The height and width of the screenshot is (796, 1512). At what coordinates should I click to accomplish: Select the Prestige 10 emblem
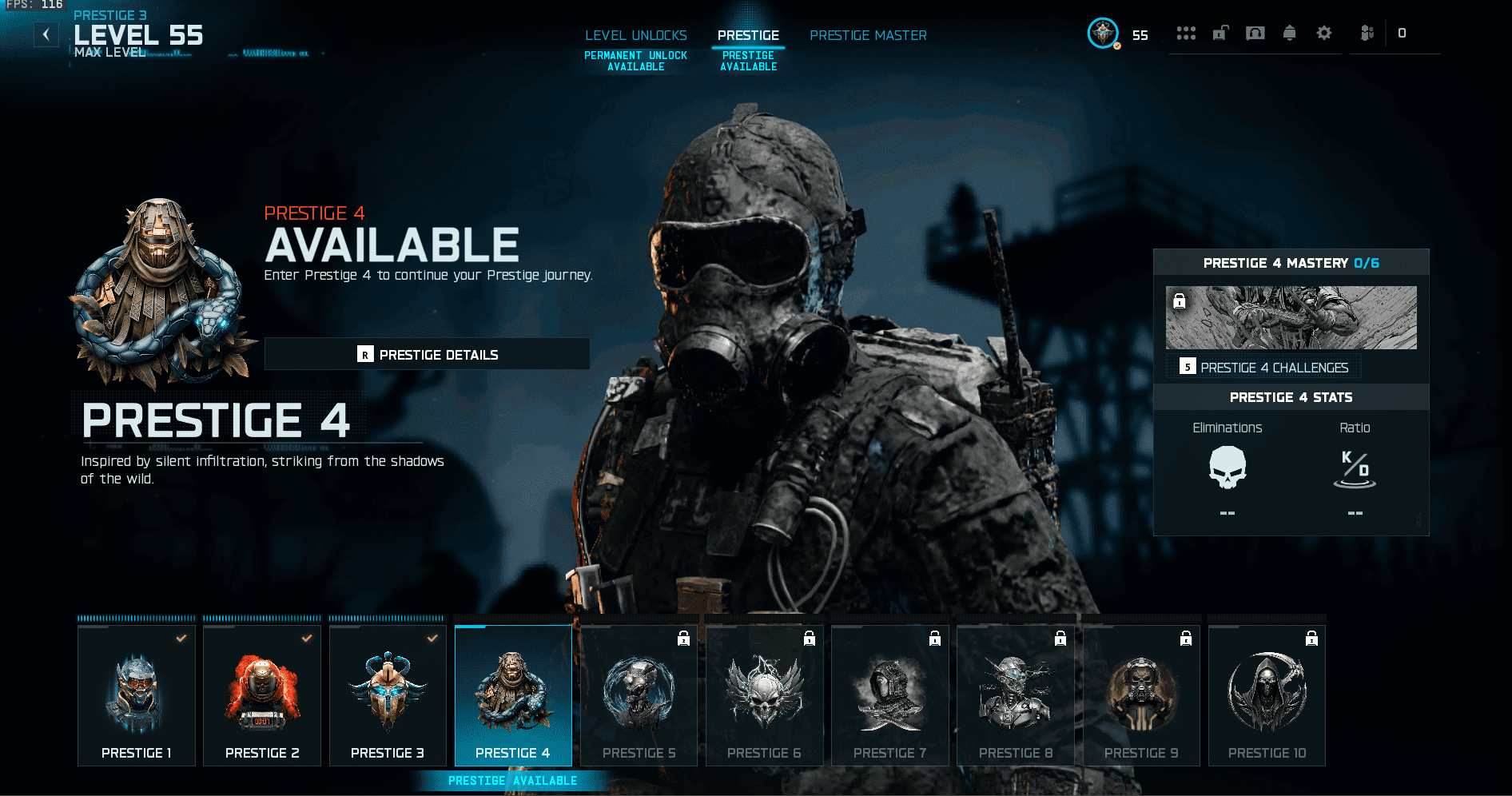[1267, 694]
